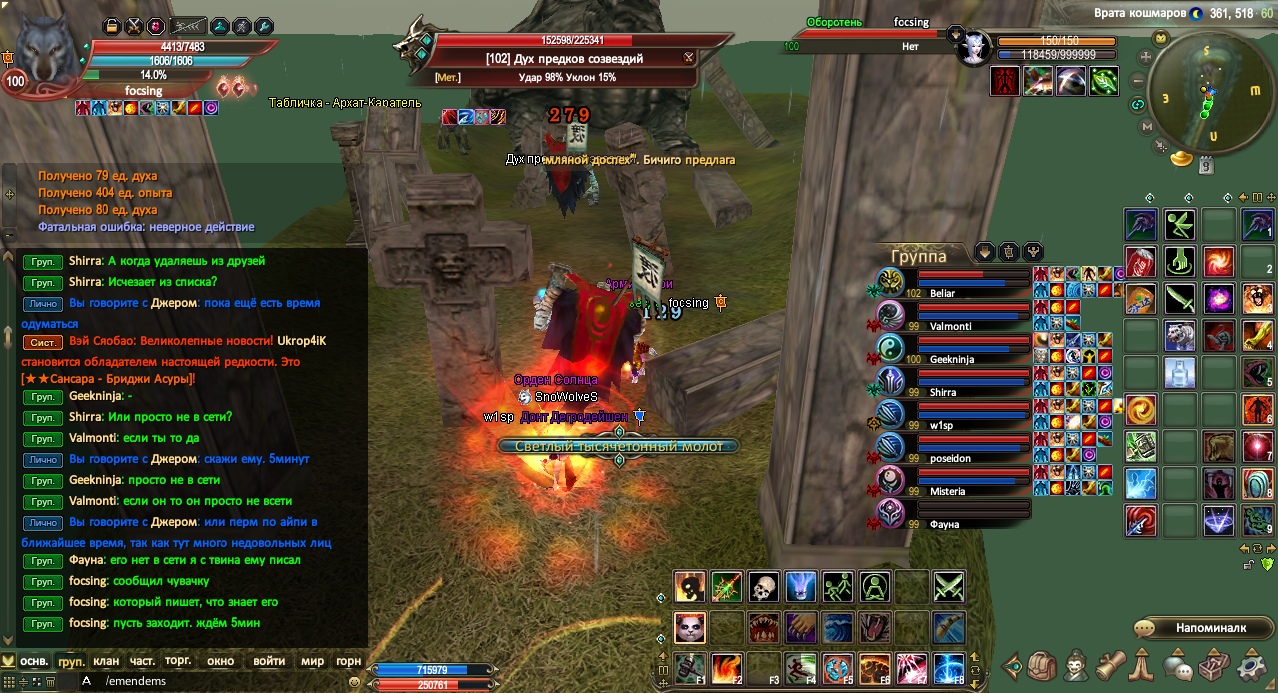Open the calendar icon below minimap

point(1207,164)
